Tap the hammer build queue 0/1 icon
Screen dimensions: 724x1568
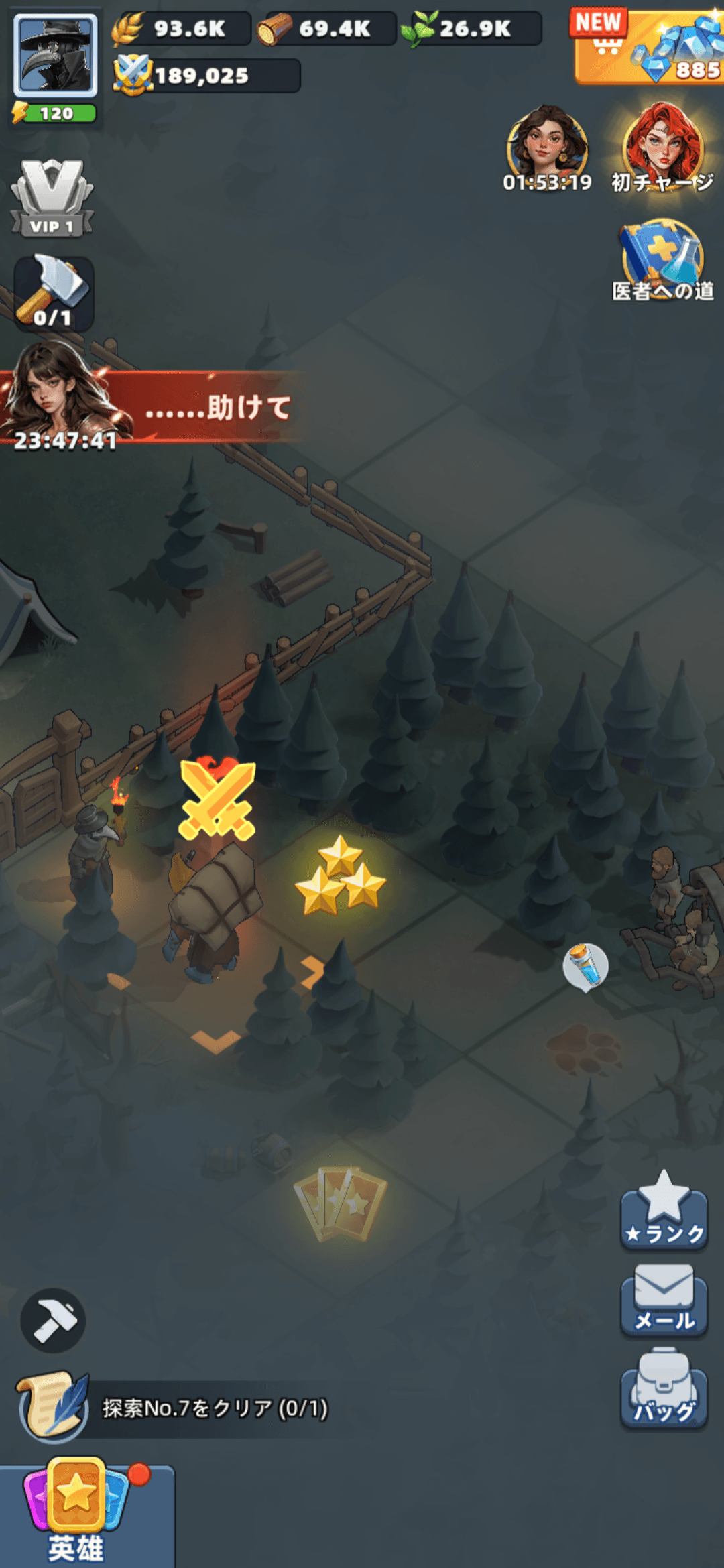(54, 292)
